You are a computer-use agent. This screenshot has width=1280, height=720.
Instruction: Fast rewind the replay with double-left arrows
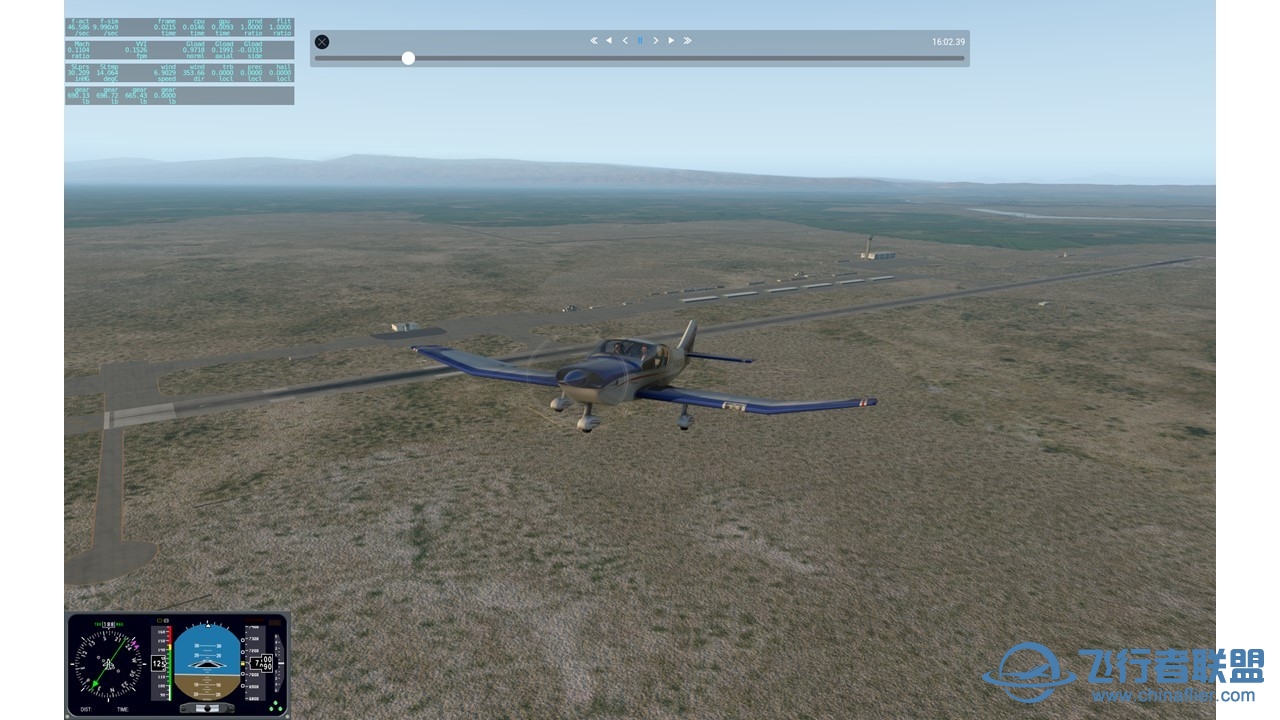pos(593,41)
